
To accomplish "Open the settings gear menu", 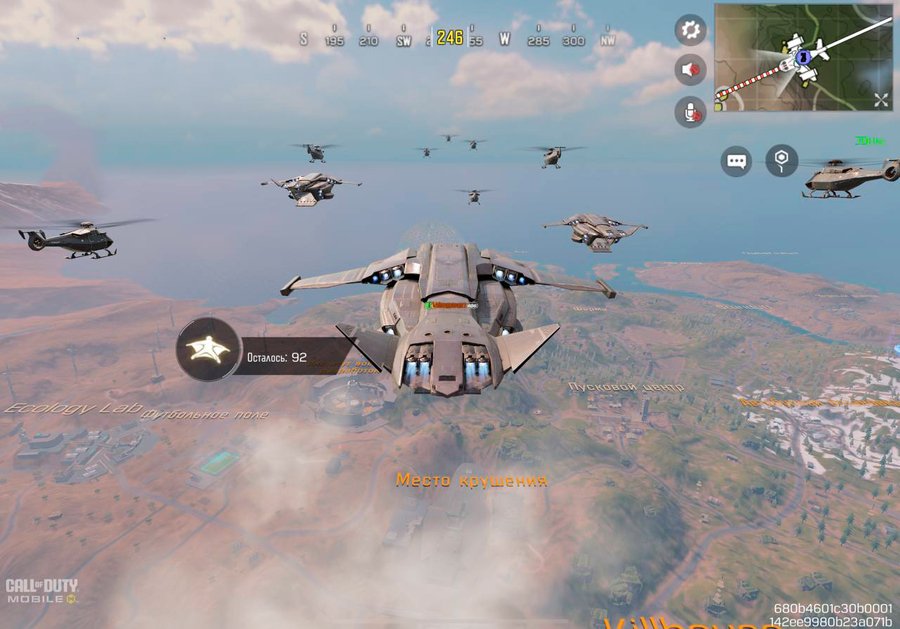I will pyautogui.click(x=690, y=29).
